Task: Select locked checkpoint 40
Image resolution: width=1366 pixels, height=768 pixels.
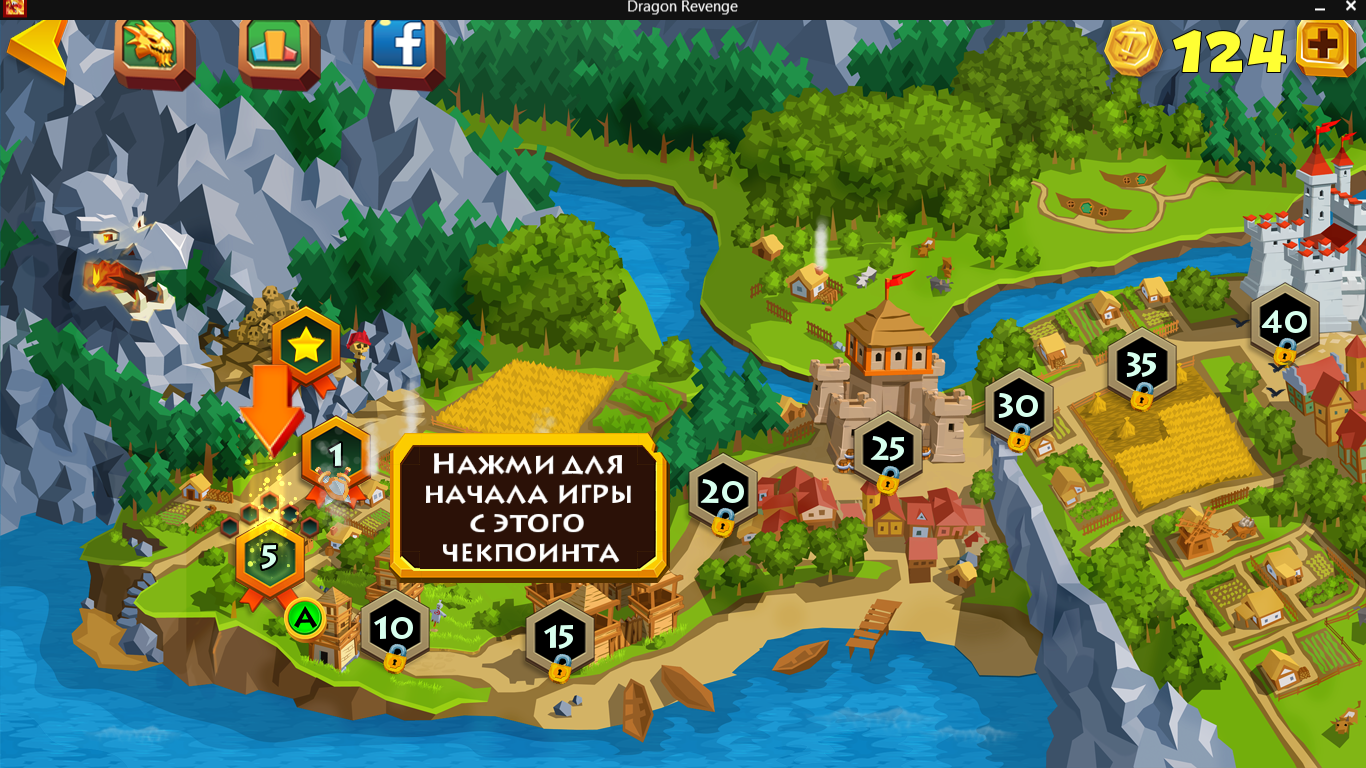Action: tap(1284, 324)
